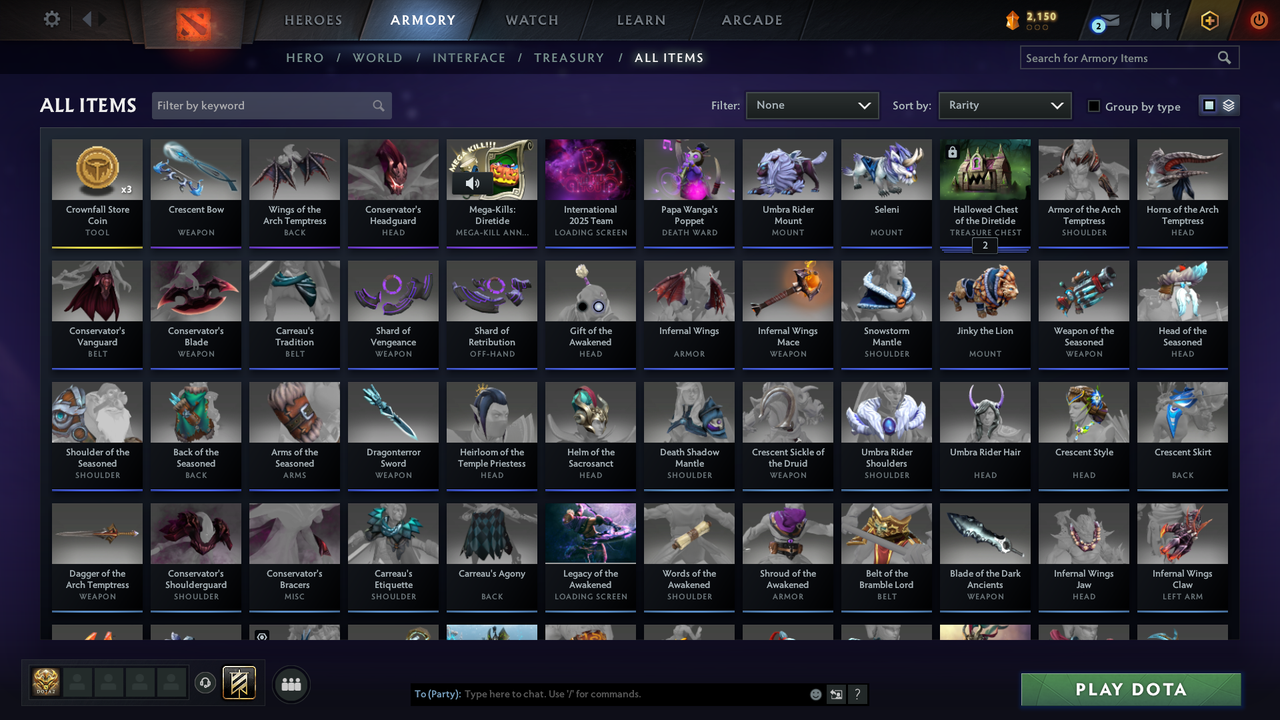Open the friends list icon

point(290,684)
